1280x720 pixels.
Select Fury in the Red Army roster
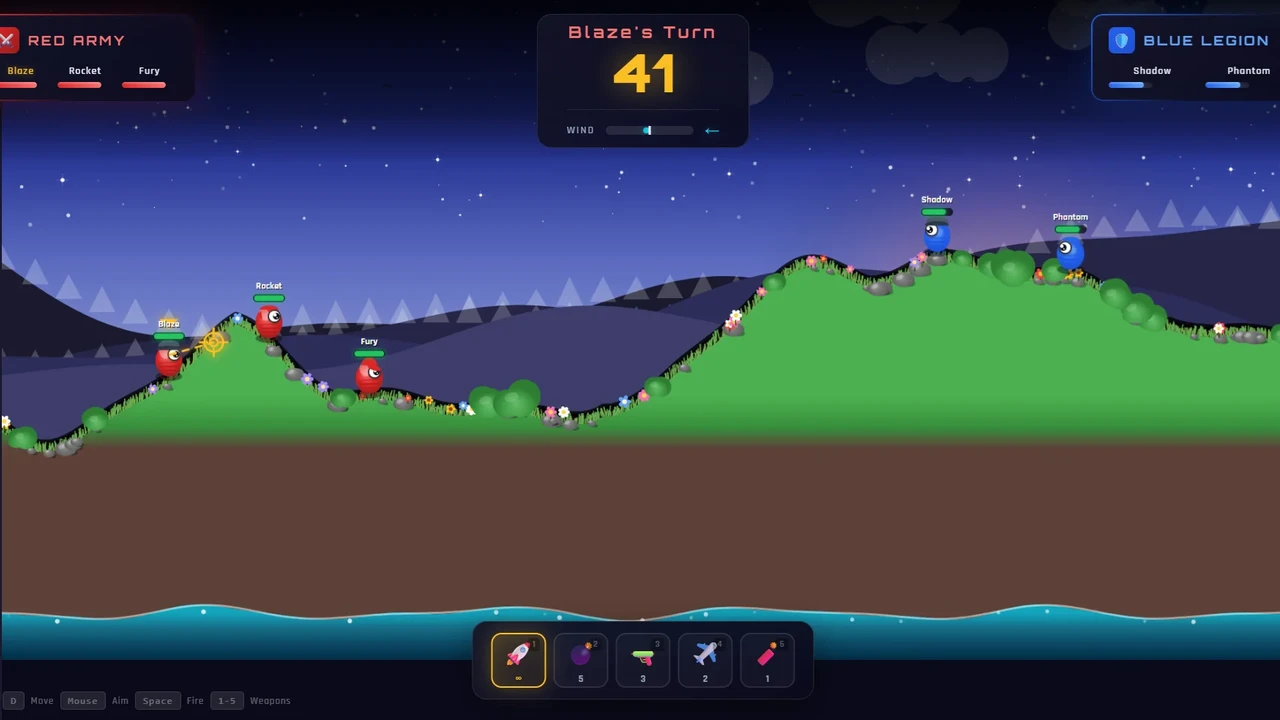coord(148,70)
